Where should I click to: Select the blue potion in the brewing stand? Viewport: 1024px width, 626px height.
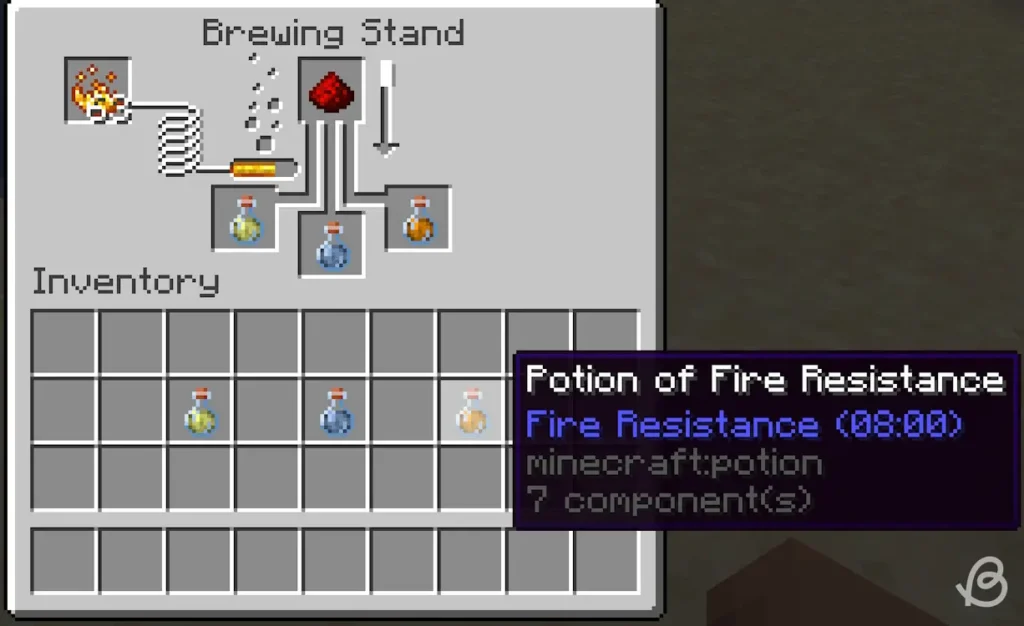pyautogui.click(x=332, y=245)
